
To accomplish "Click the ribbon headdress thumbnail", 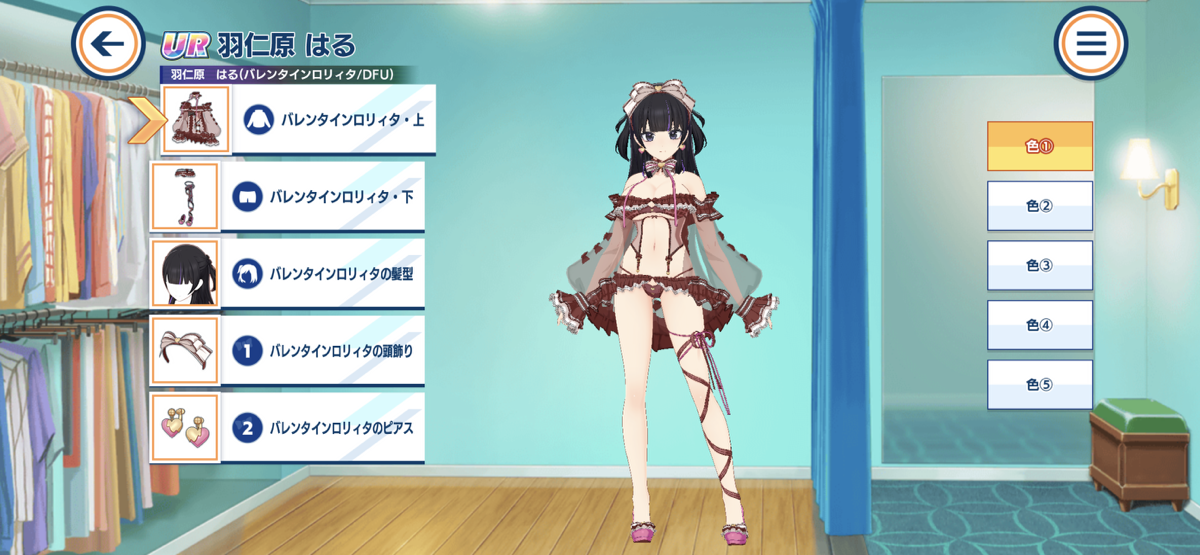I will (x=184, y=351).
